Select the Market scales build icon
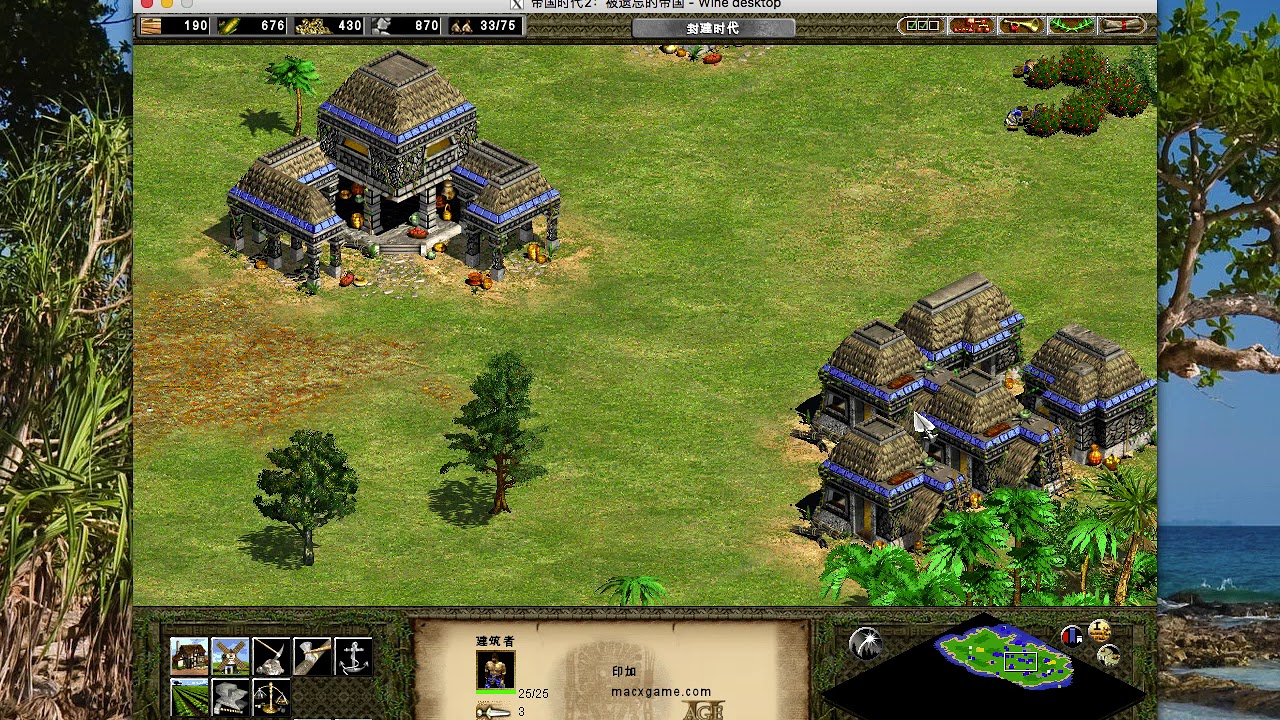 271,697
